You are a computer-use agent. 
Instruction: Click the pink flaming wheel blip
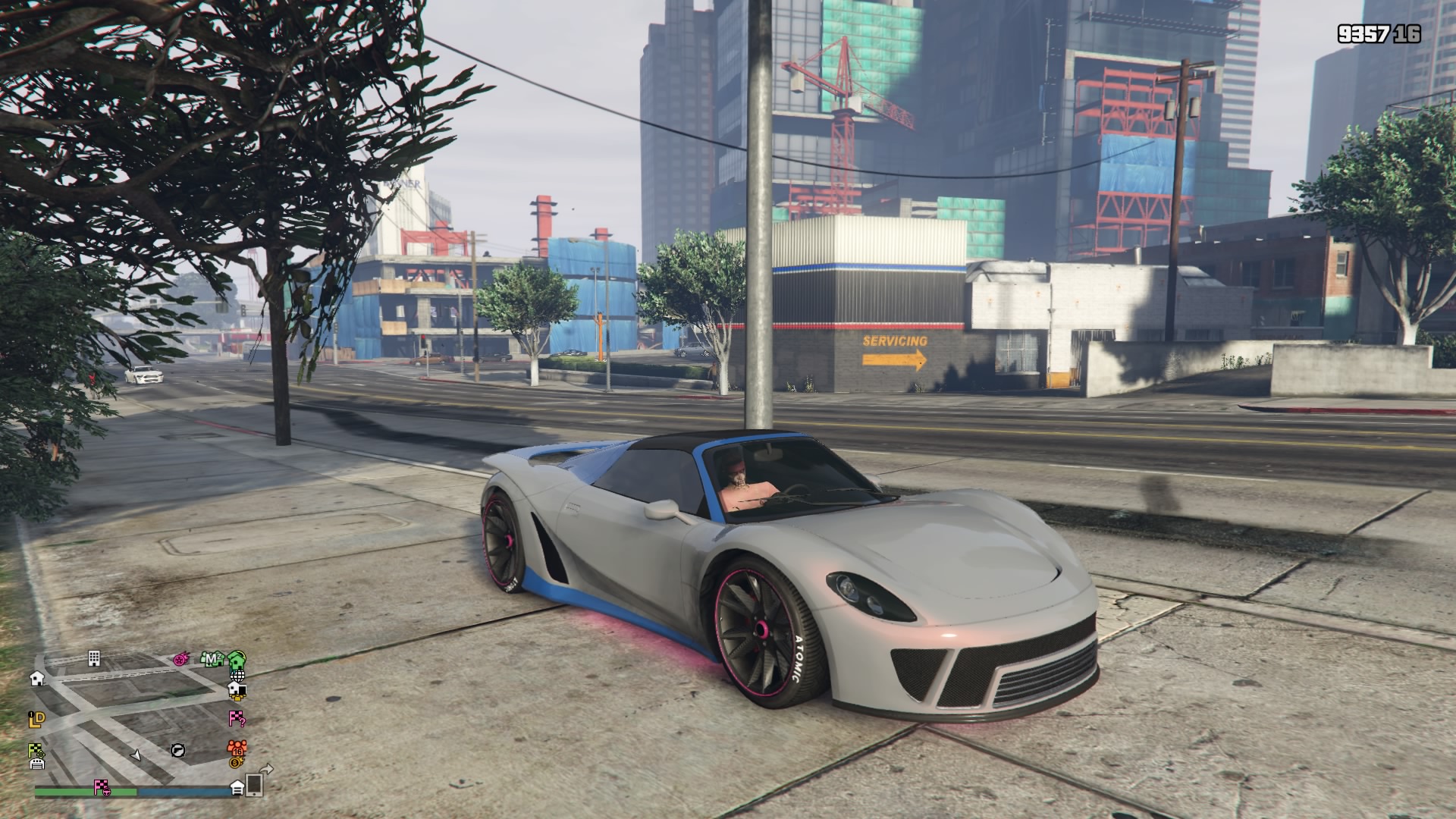182,658
